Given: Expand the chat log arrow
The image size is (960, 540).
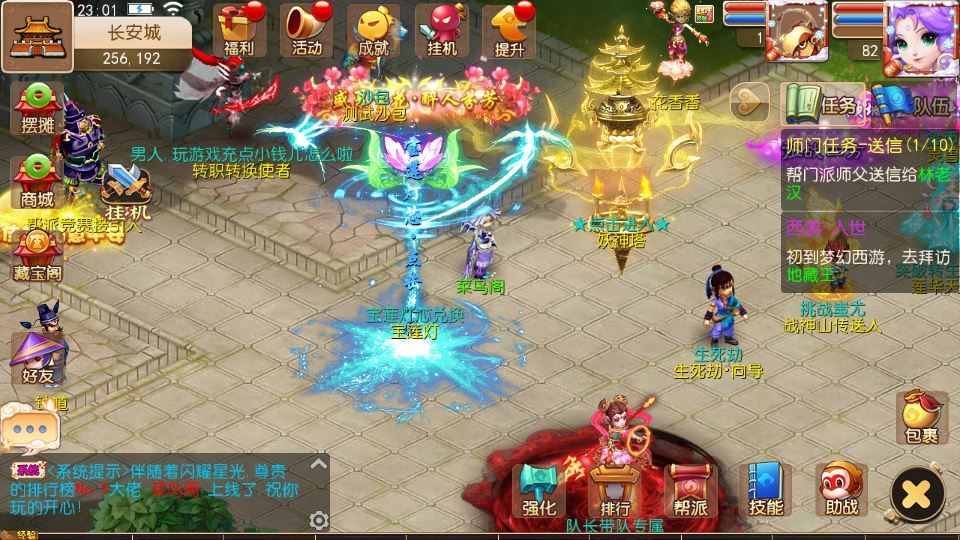Looking at the screenshot, I should point(319,464).
